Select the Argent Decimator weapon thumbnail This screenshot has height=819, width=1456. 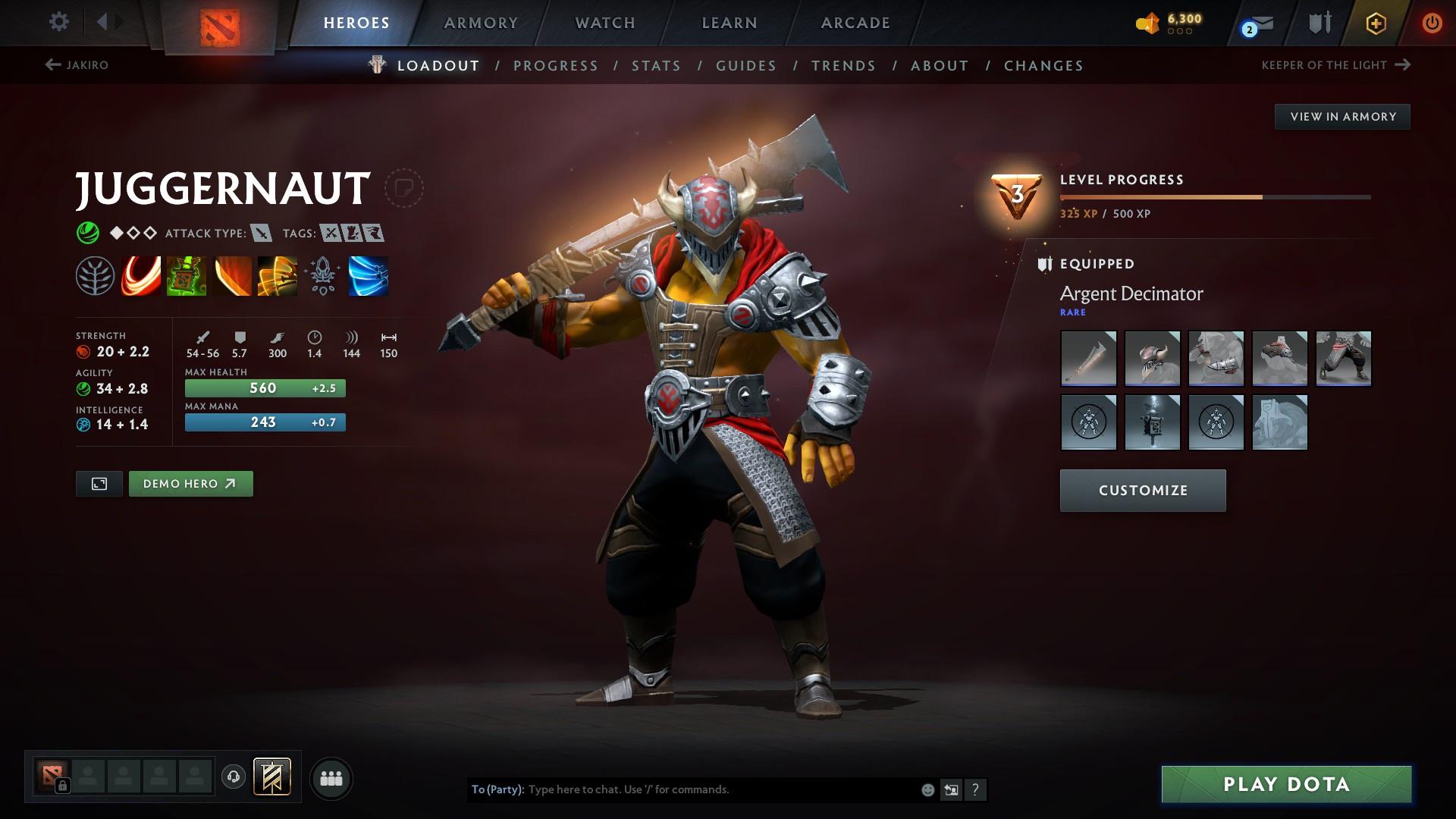pos(1088,358)
